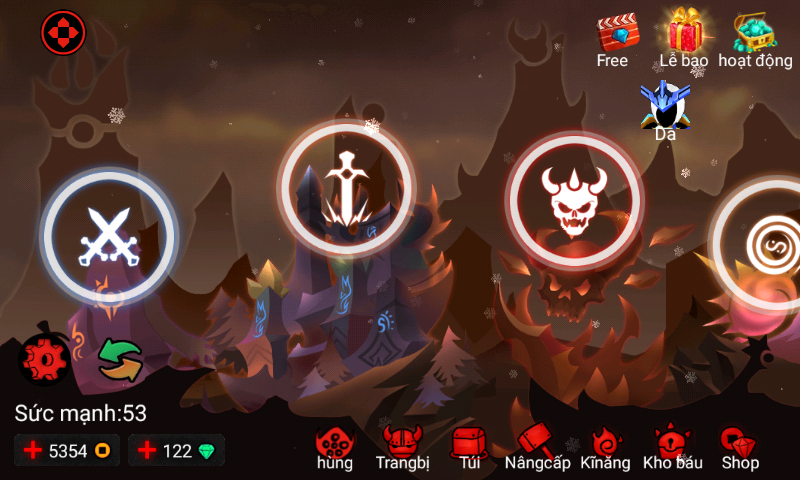The image size is (800, 480).
Task: Claim the Free gem reward
Action: point(612,40)
